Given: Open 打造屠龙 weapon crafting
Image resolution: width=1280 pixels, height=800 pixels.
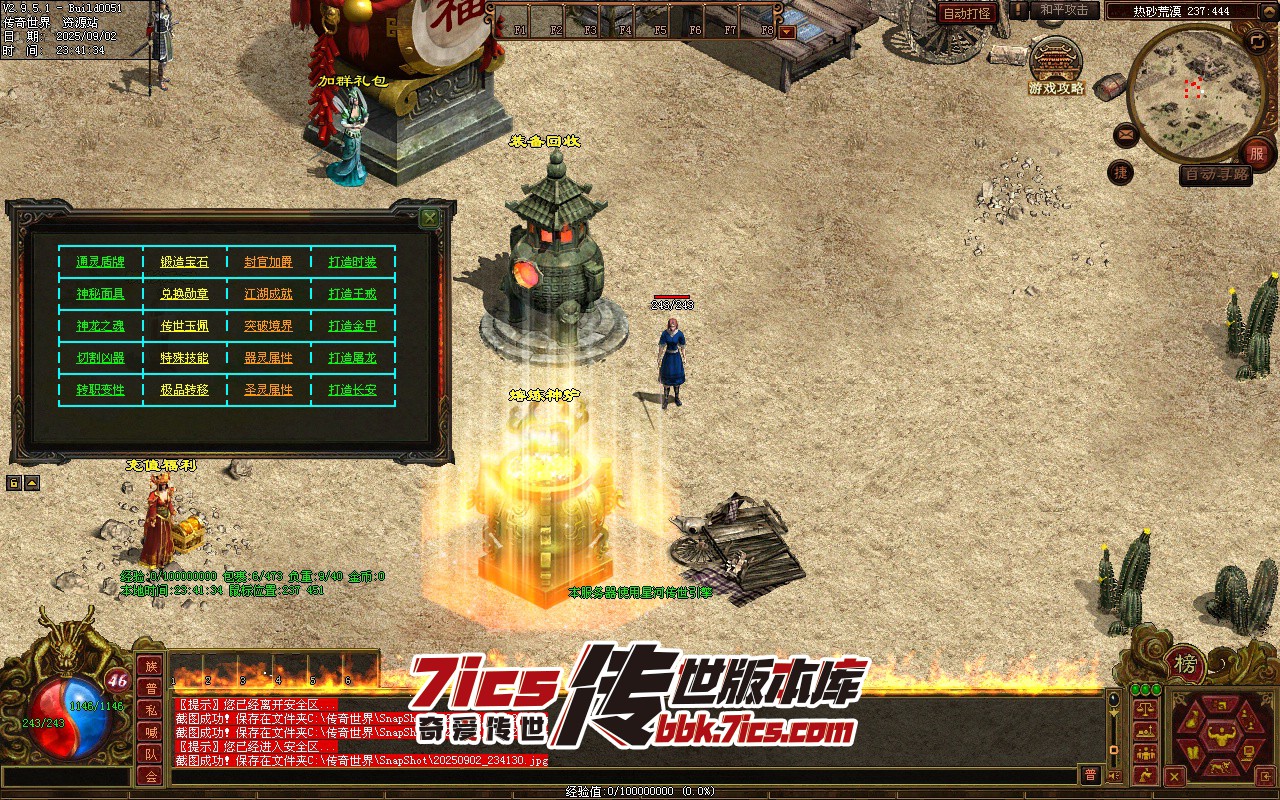Looking at the screenshot, I should click(x=353, y=358).
